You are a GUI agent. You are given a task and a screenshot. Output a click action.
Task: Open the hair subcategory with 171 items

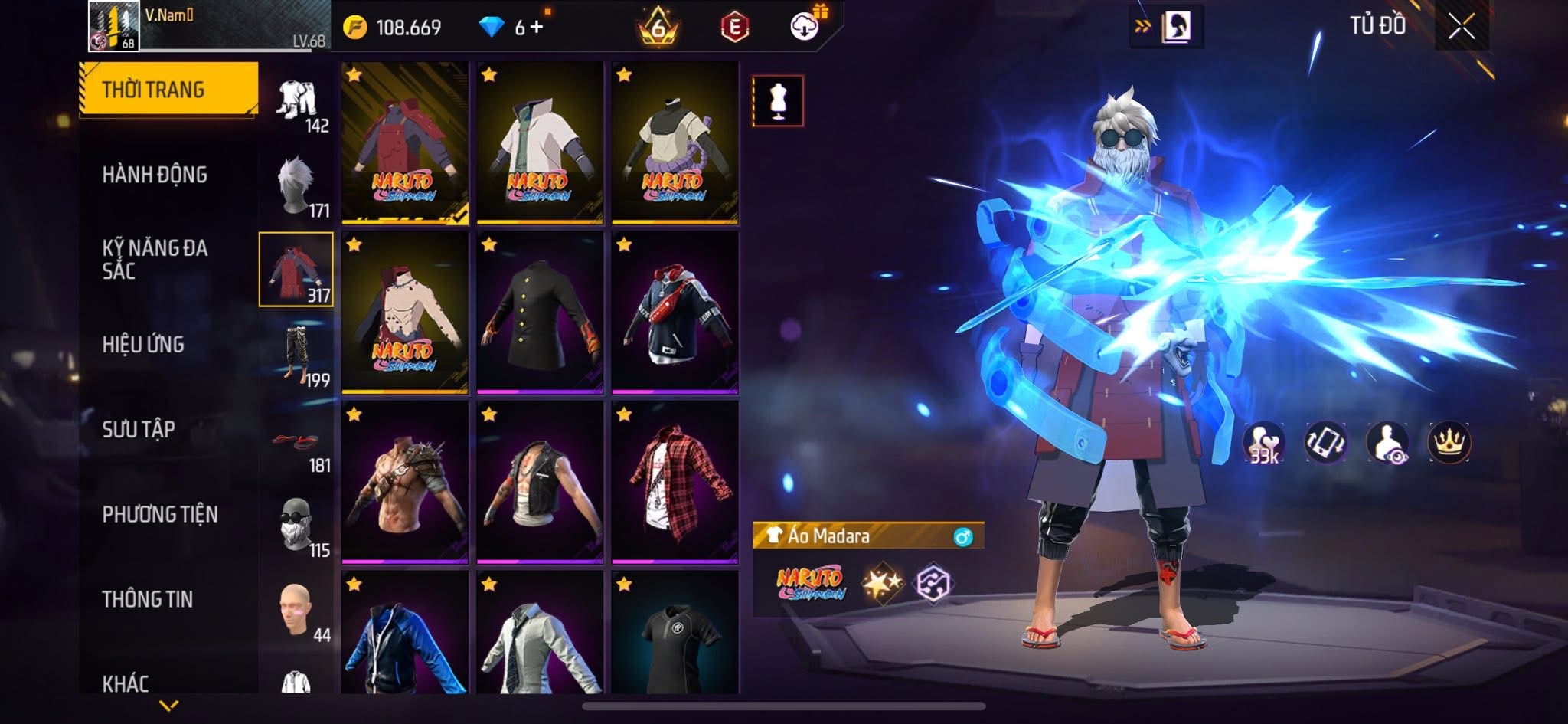pos(297,185)
